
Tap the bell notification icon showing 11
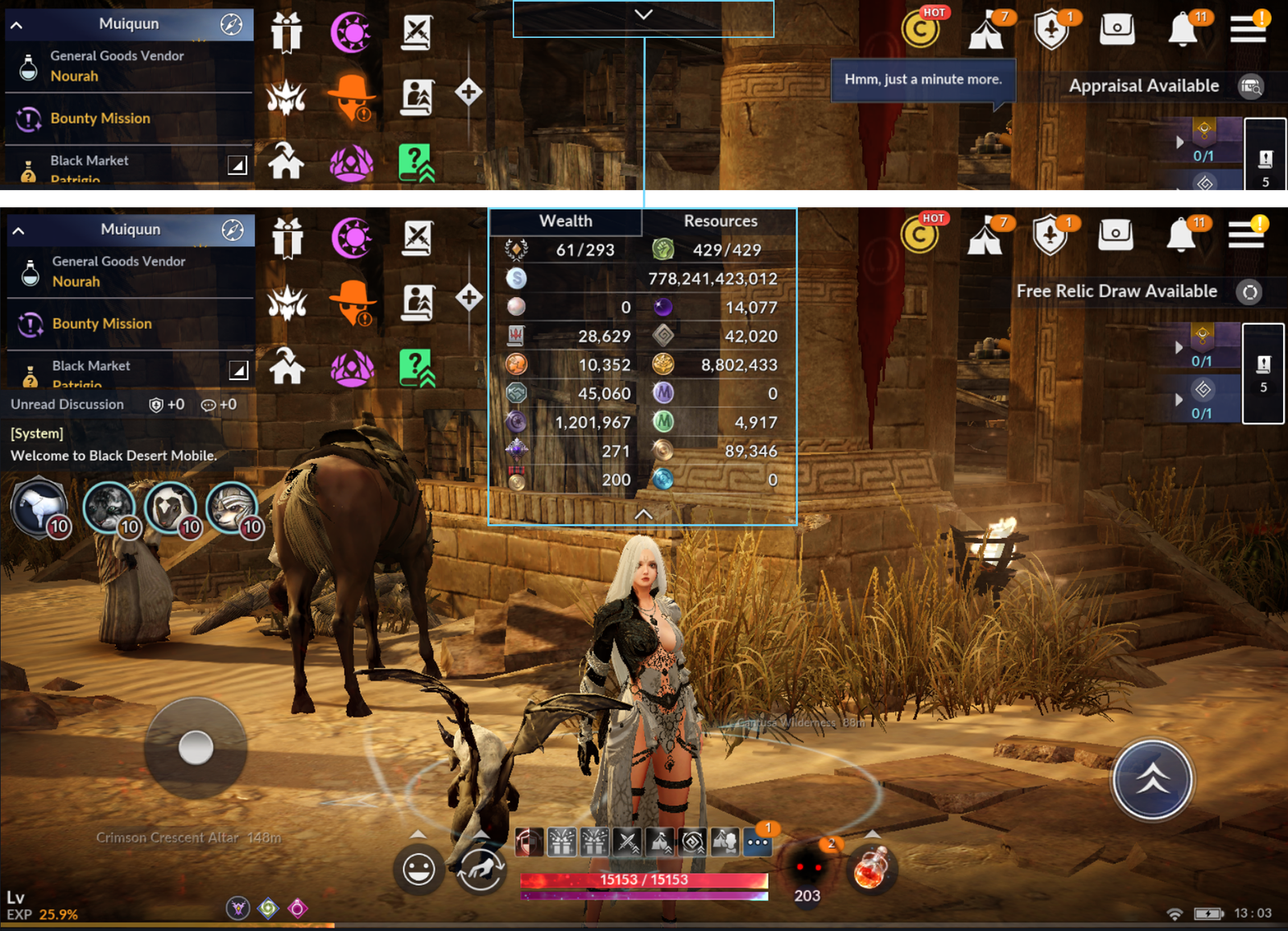coord(1182,235)
